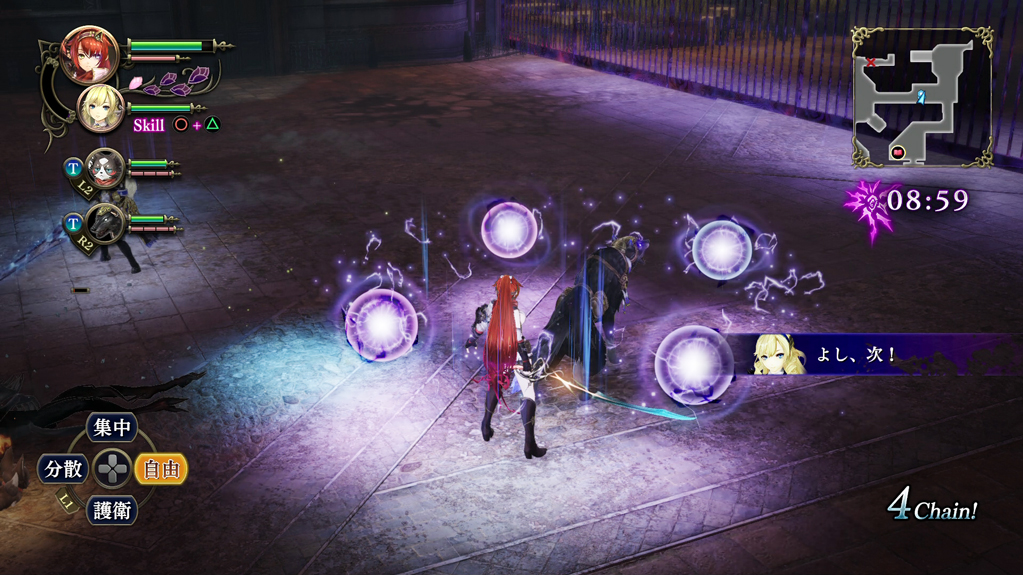This screenshot has height=575, width=1023.
Task: Click the blonde partner portrait
Action: (x=101, y=108)
